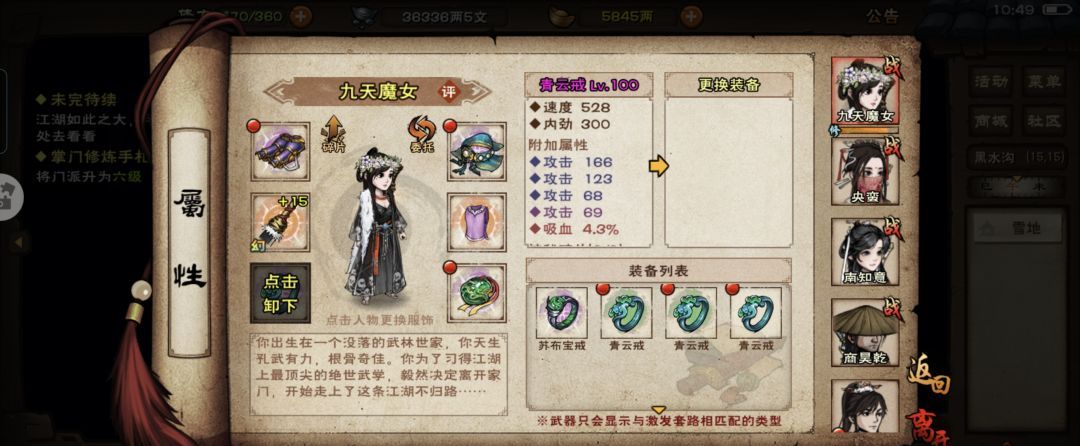Open the 公告 announcements

point(882,16)
